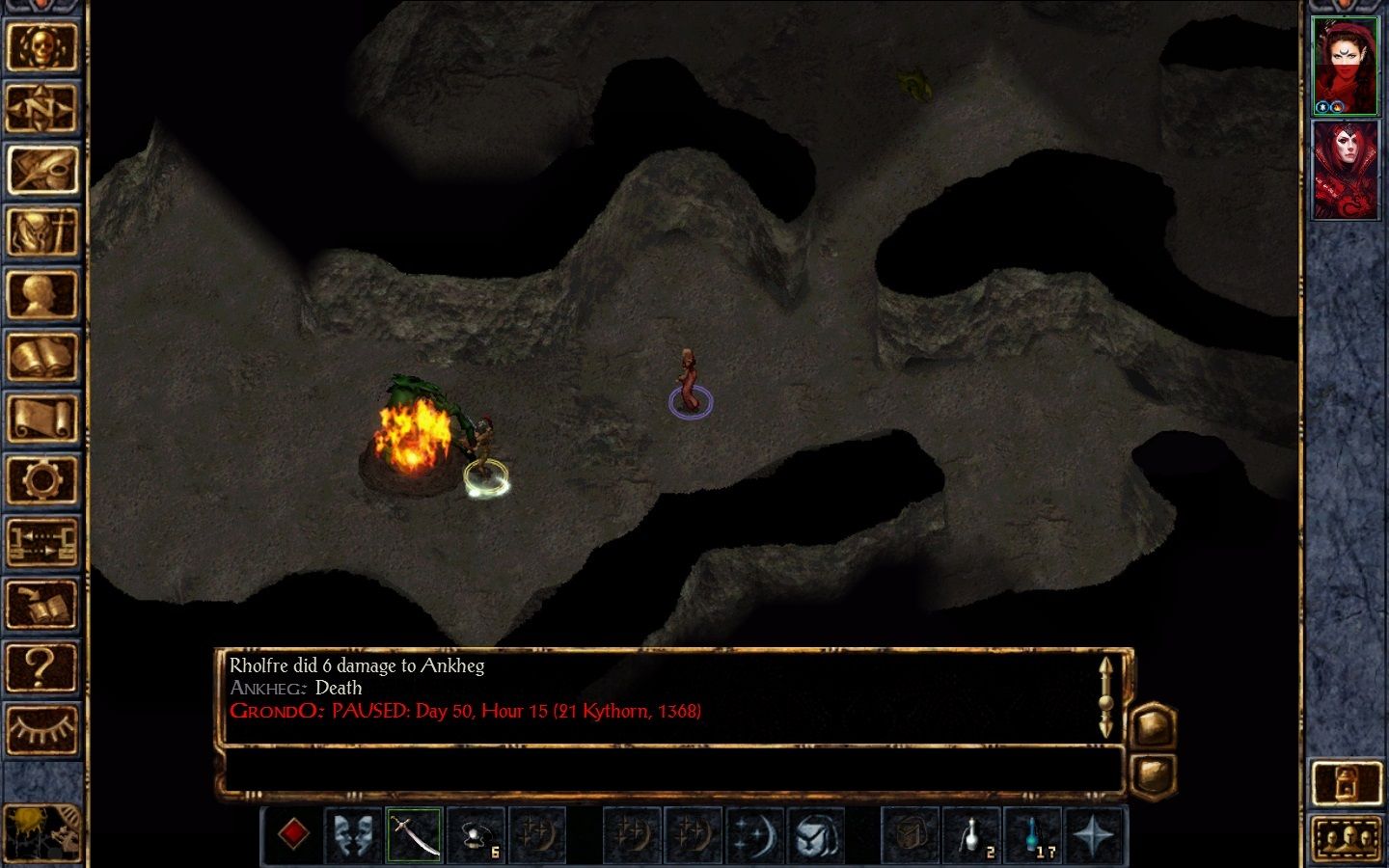Click the skull return-to-game button

pos(41,45)
